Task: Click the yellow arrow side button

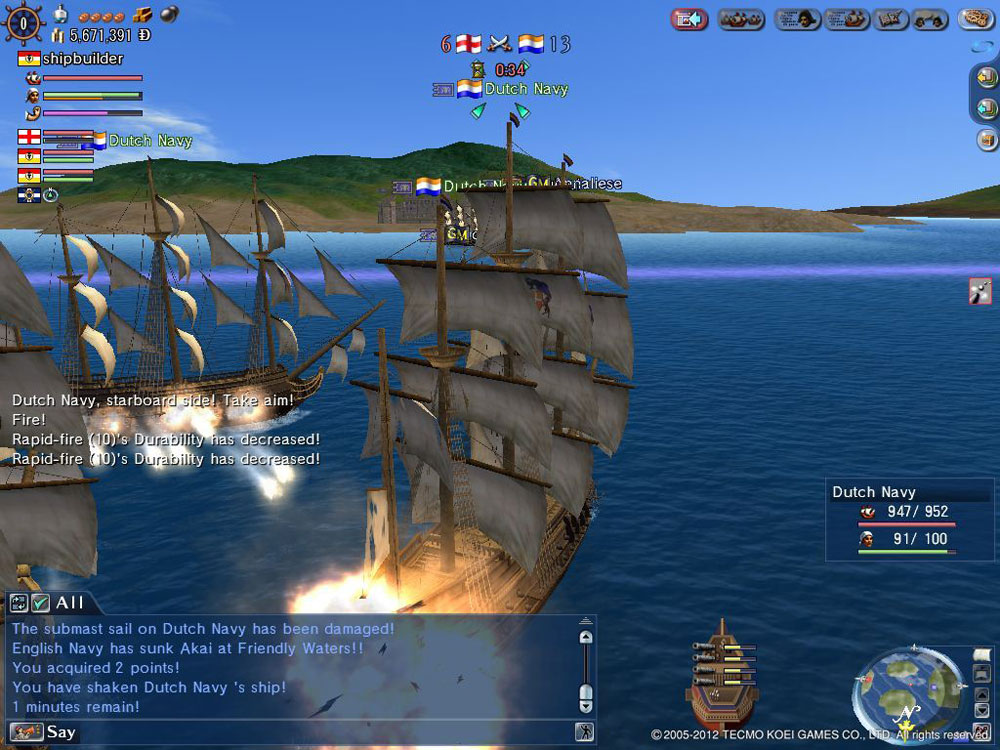Action: pyautogui.click(x=986, y=77)
